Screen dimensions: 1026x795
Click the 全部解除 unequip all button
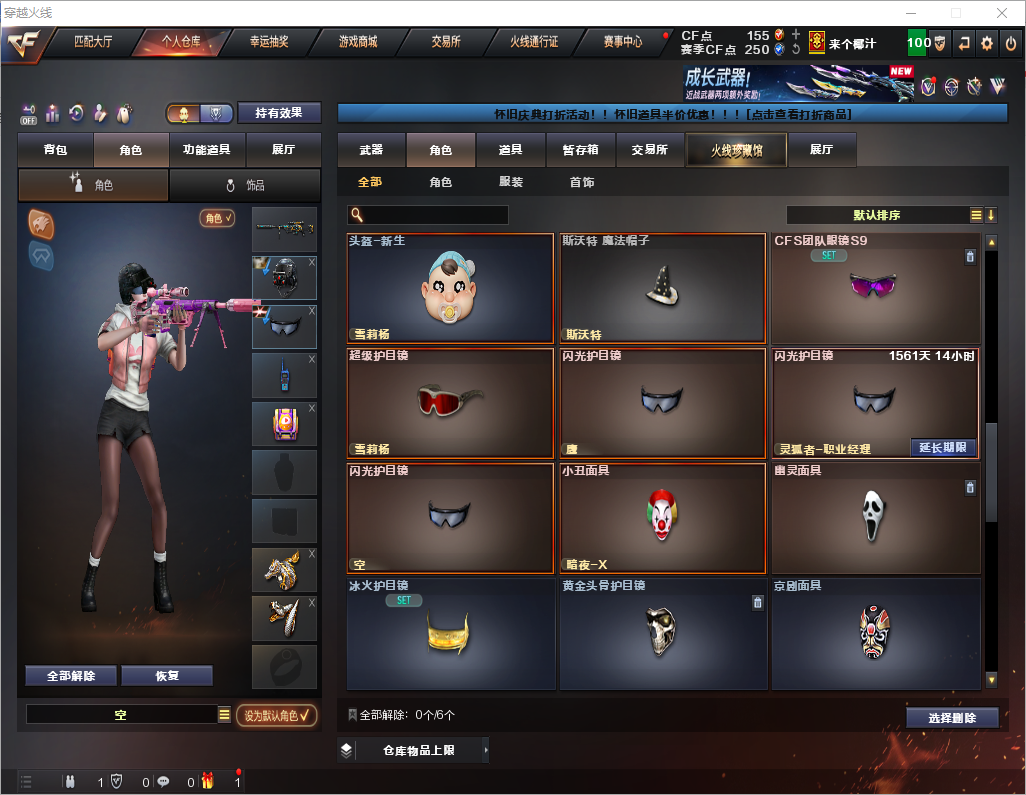click(71, 676)
